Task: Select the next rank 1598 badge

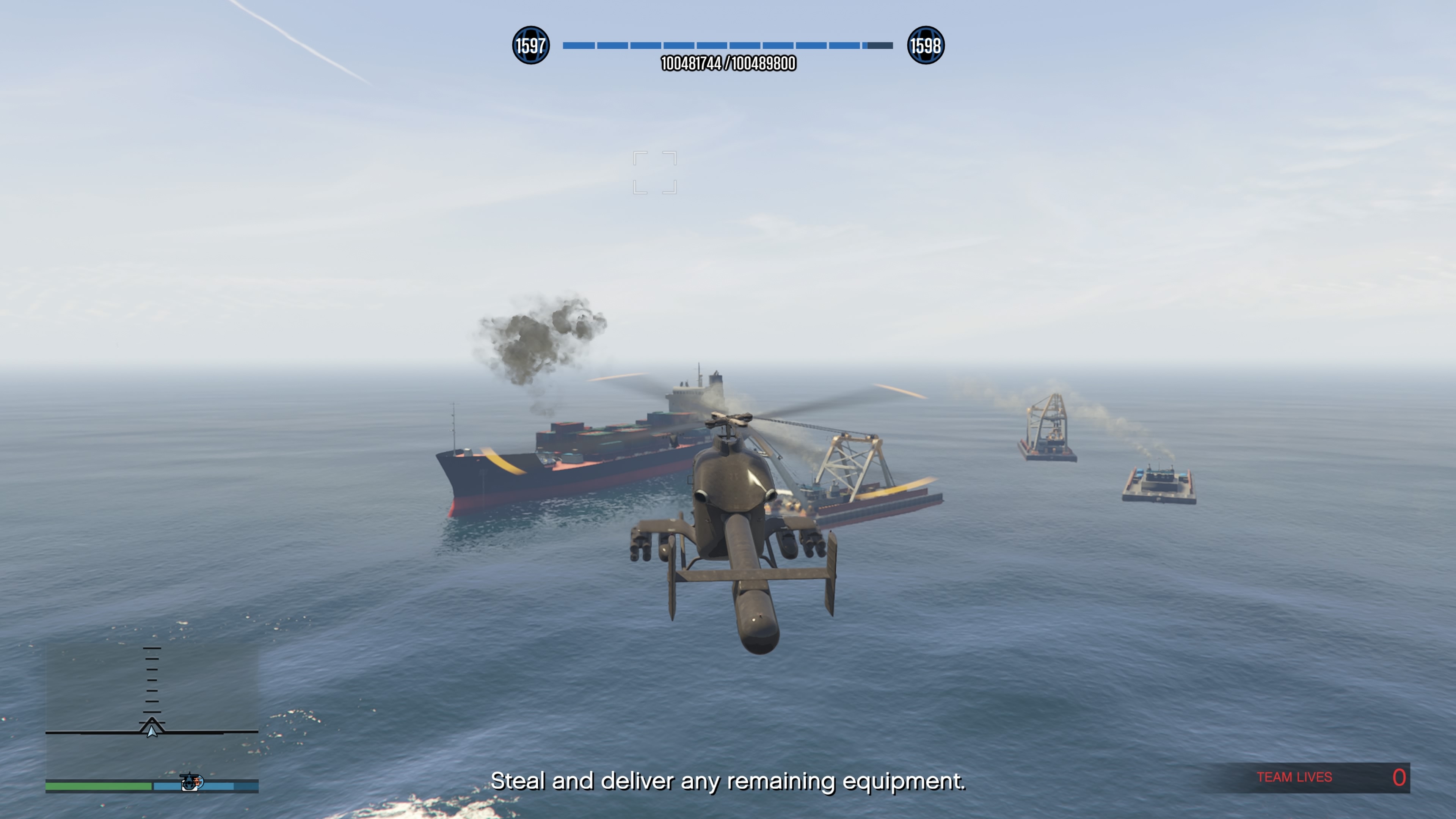Action: [925, 45]
